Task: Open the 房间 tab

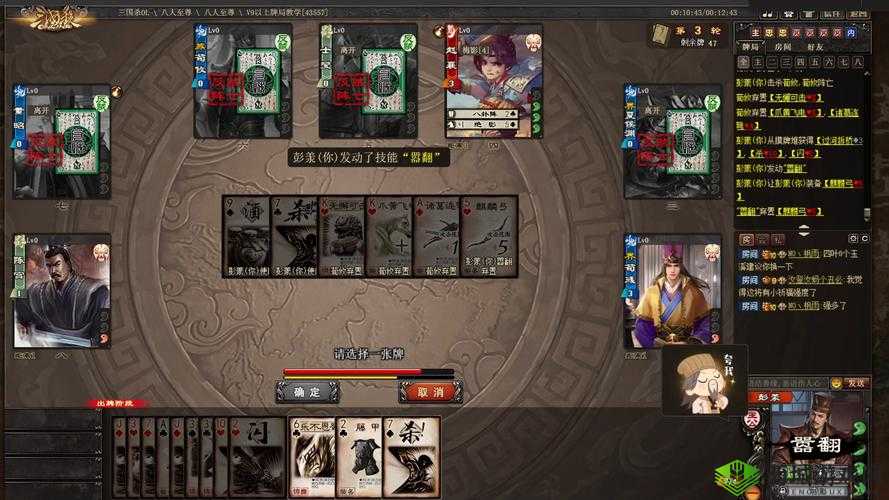Action: [x=785, y=47]
